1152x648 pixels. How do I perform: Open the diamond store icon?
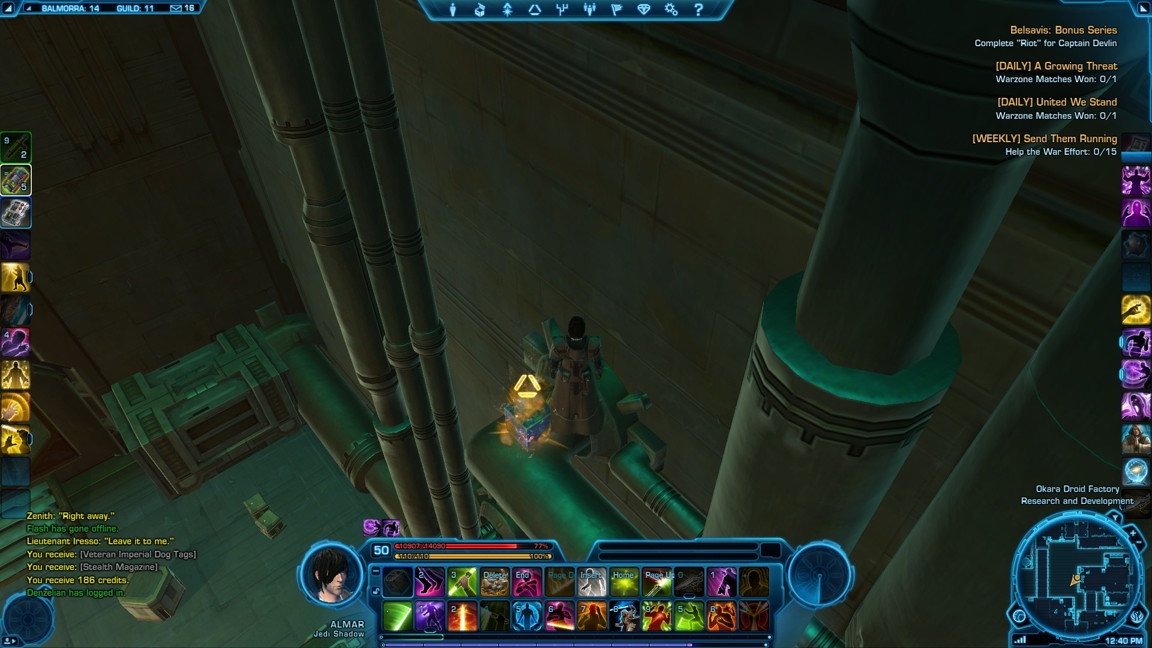click(643, 10)
